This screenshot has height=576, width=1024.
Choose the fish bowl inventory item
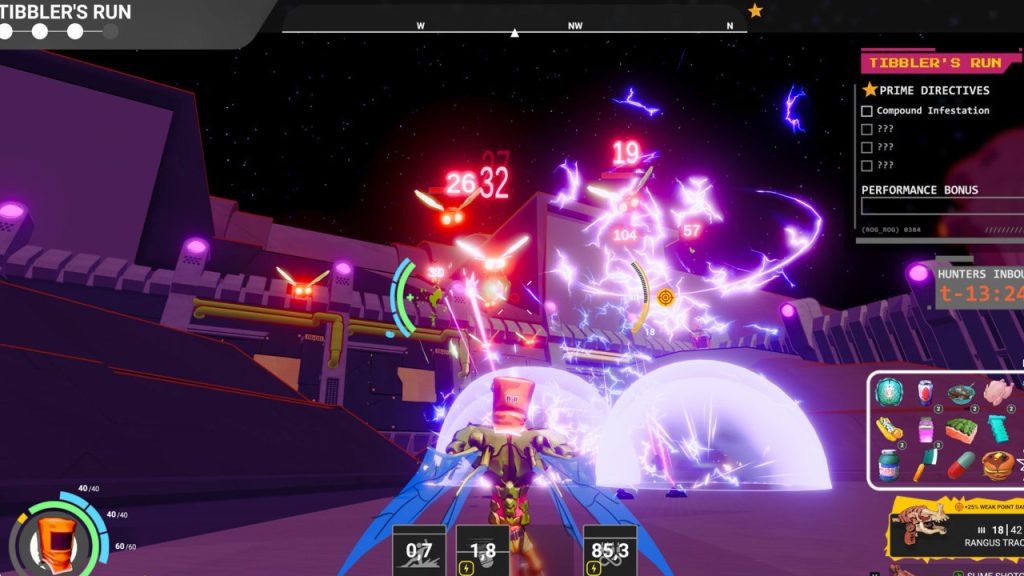tap(960, 393)
